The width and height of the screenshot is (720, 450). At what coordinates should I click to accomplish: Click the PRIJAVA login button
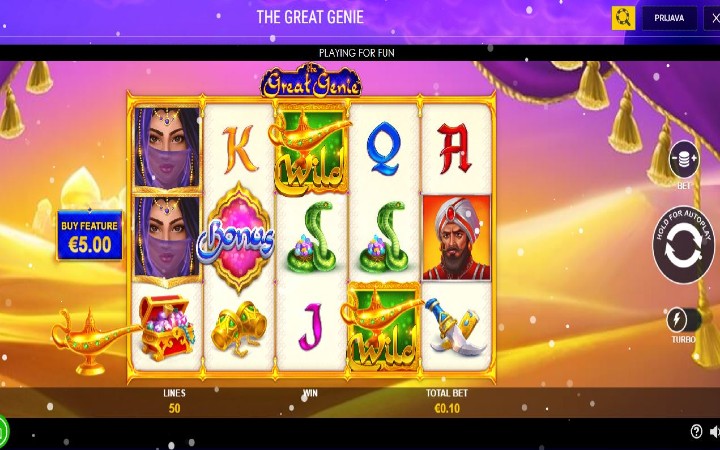point(669,18)
